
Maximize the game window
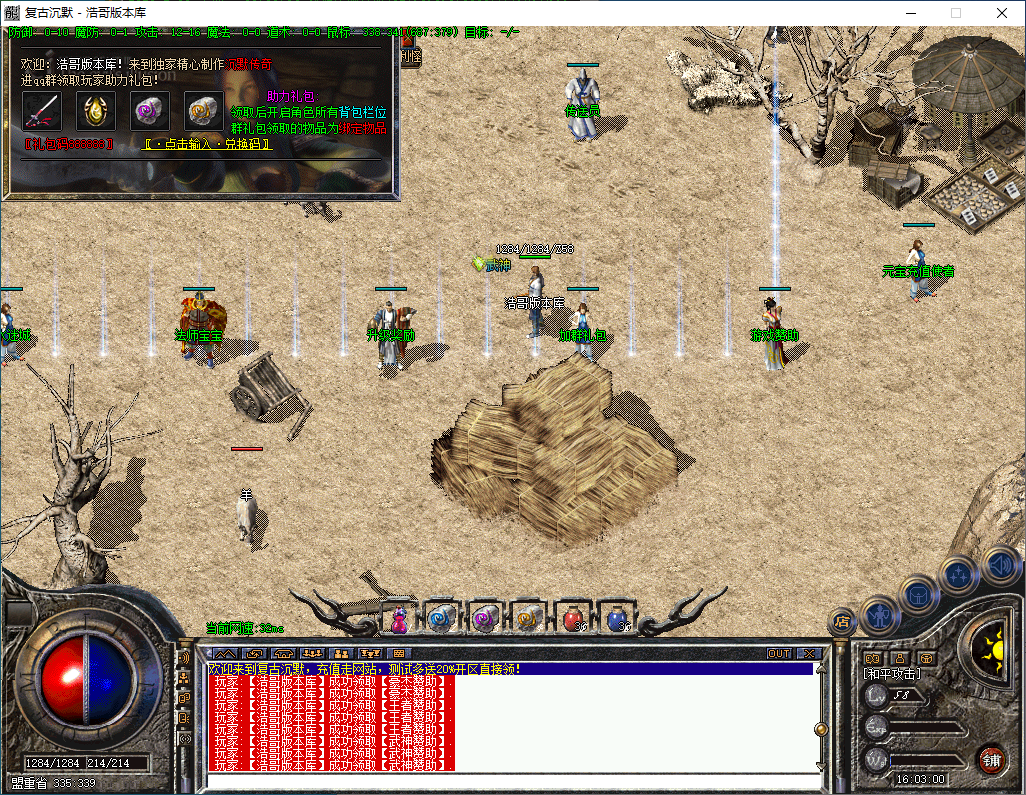(955, 13)
